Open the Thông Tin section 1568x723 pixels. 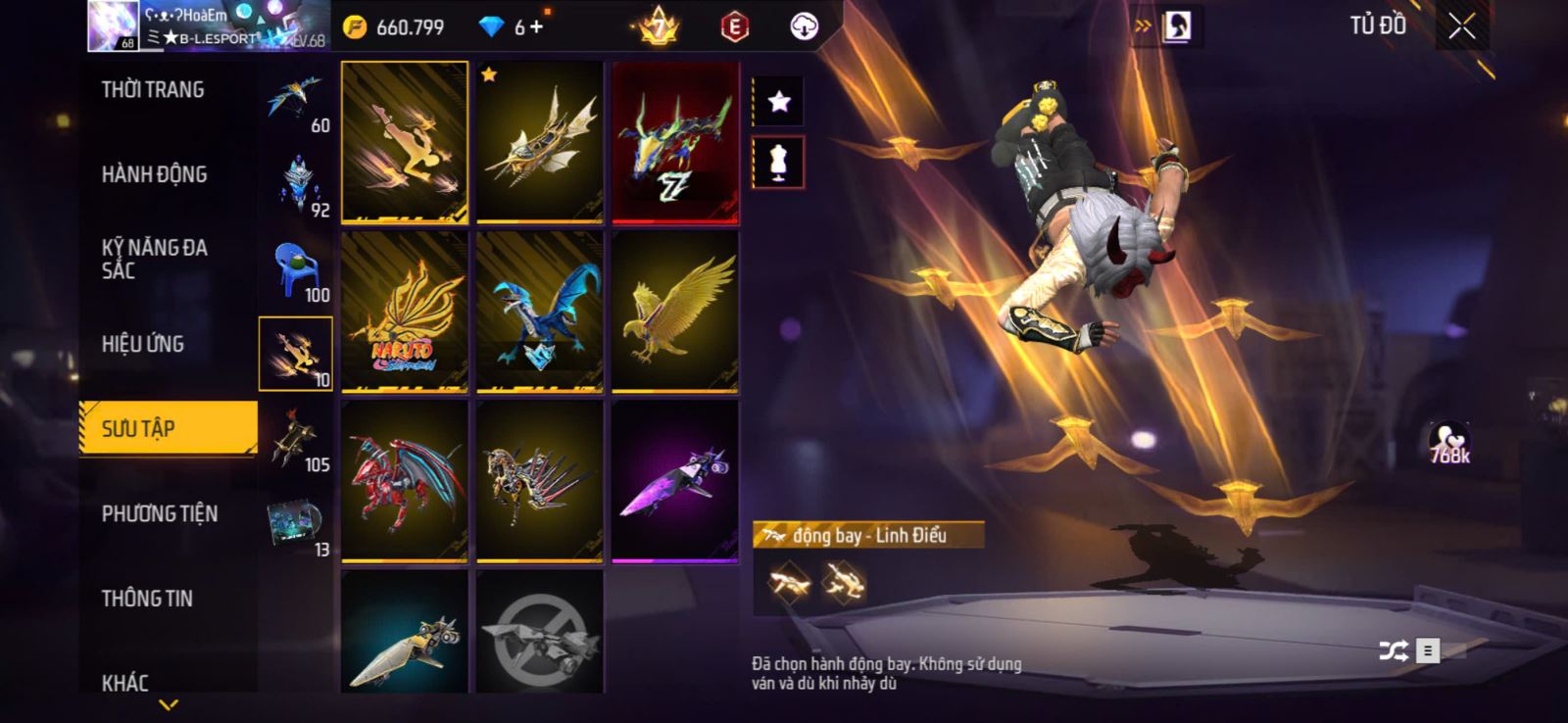coord(147,599)
